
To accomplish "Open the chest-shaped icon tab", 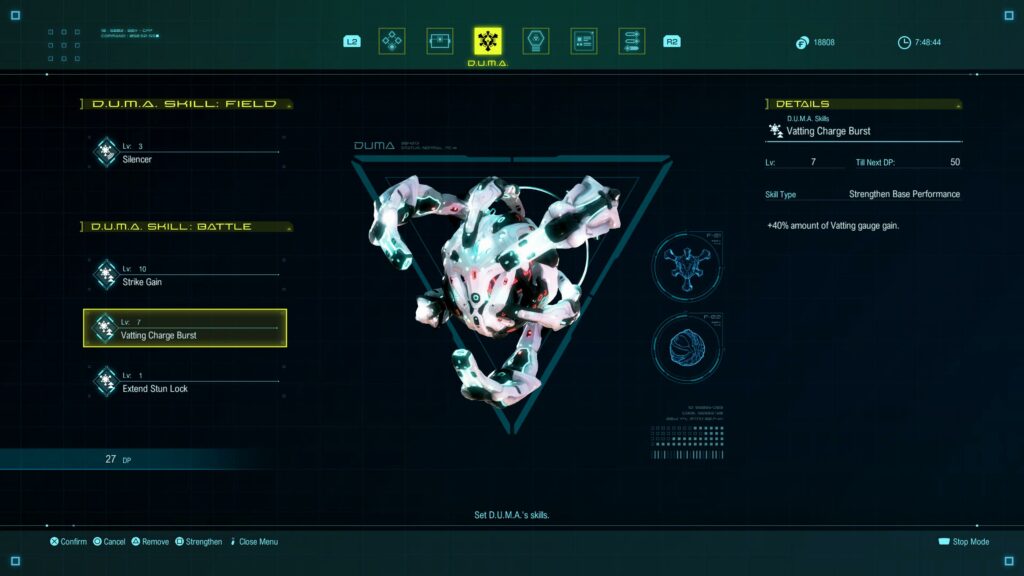I will tap(440, 41).
